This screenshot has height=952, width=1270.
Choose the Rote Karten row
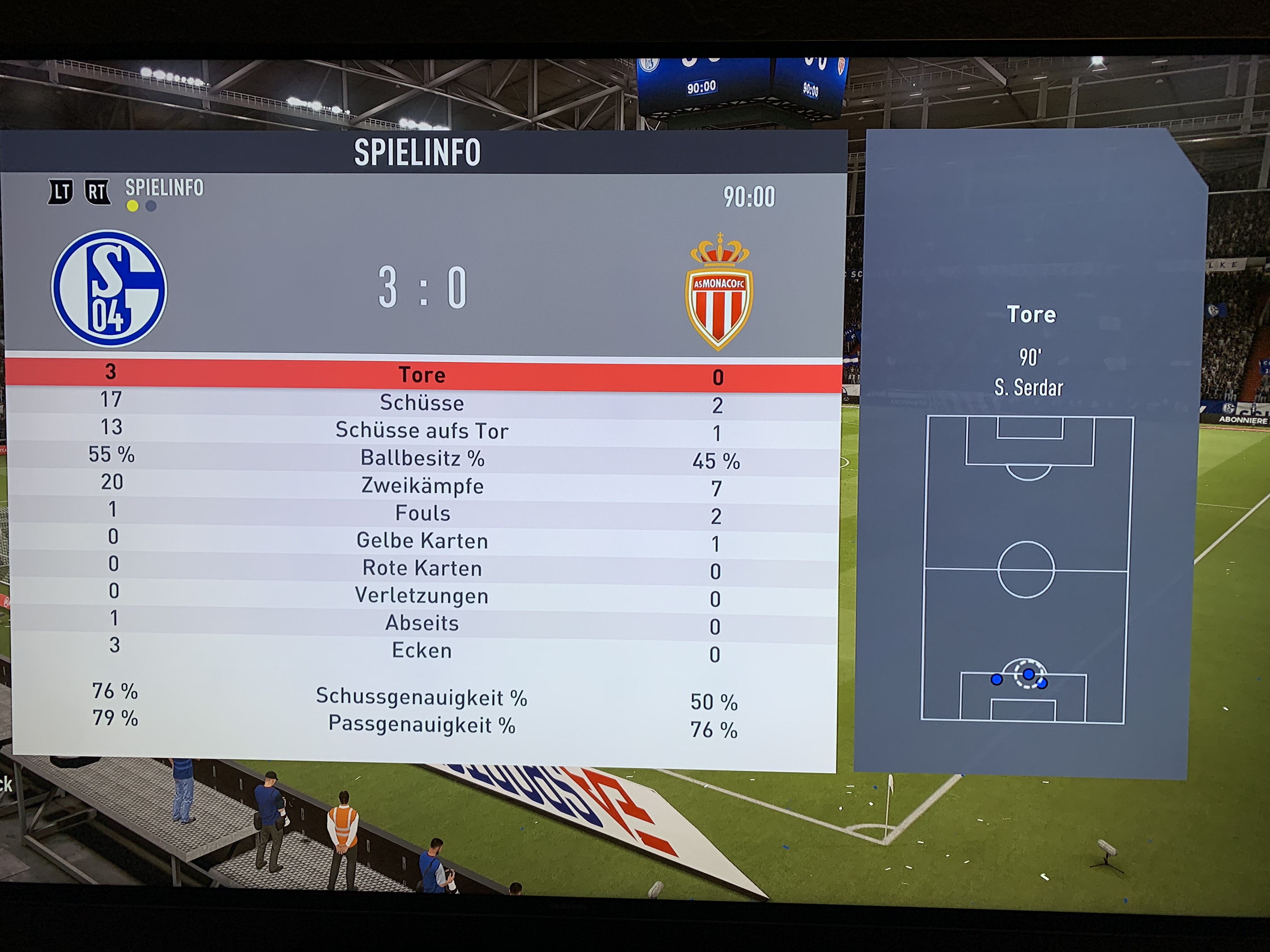tap(422, 568)
